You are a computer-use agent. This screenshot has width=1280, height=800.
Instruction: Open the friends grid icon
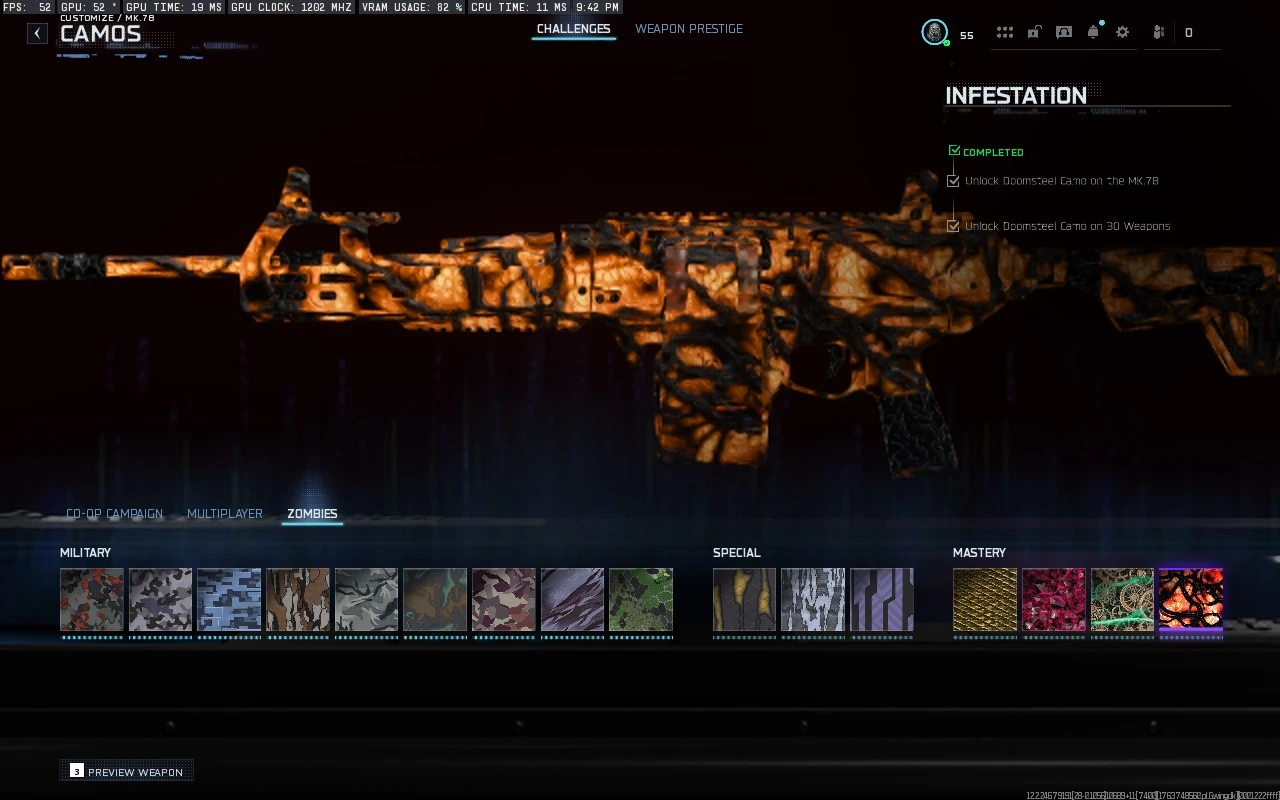point(1004,32)
